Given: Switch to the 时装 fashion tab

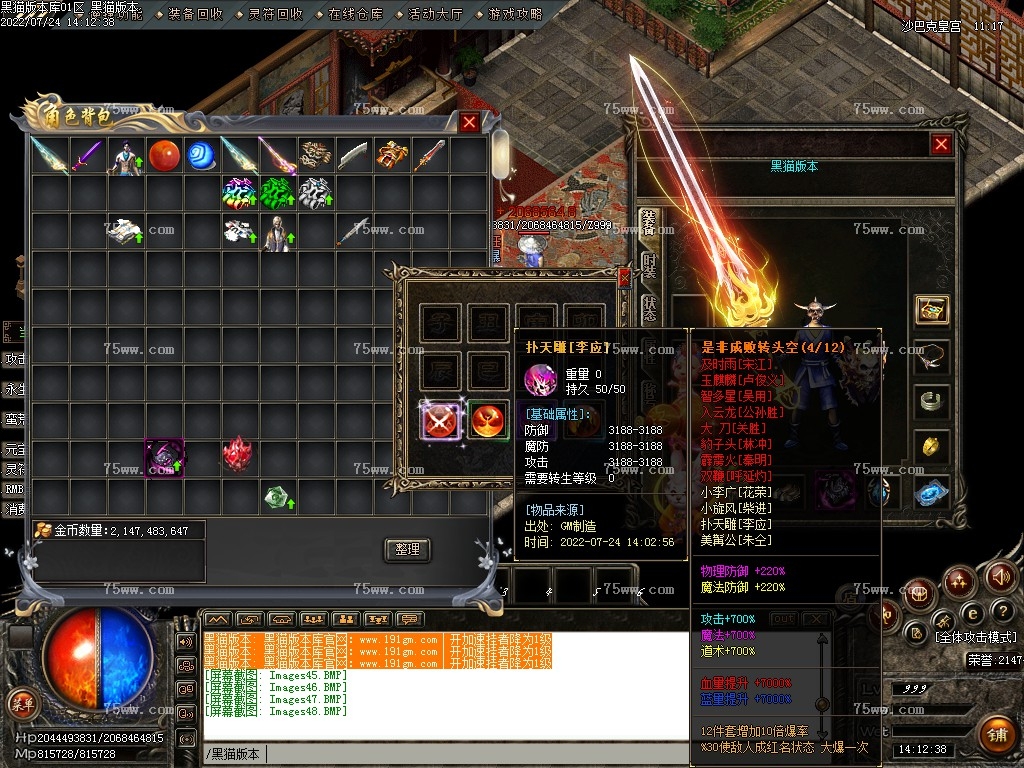Looking at the screenshot, I should coord(649,266).
